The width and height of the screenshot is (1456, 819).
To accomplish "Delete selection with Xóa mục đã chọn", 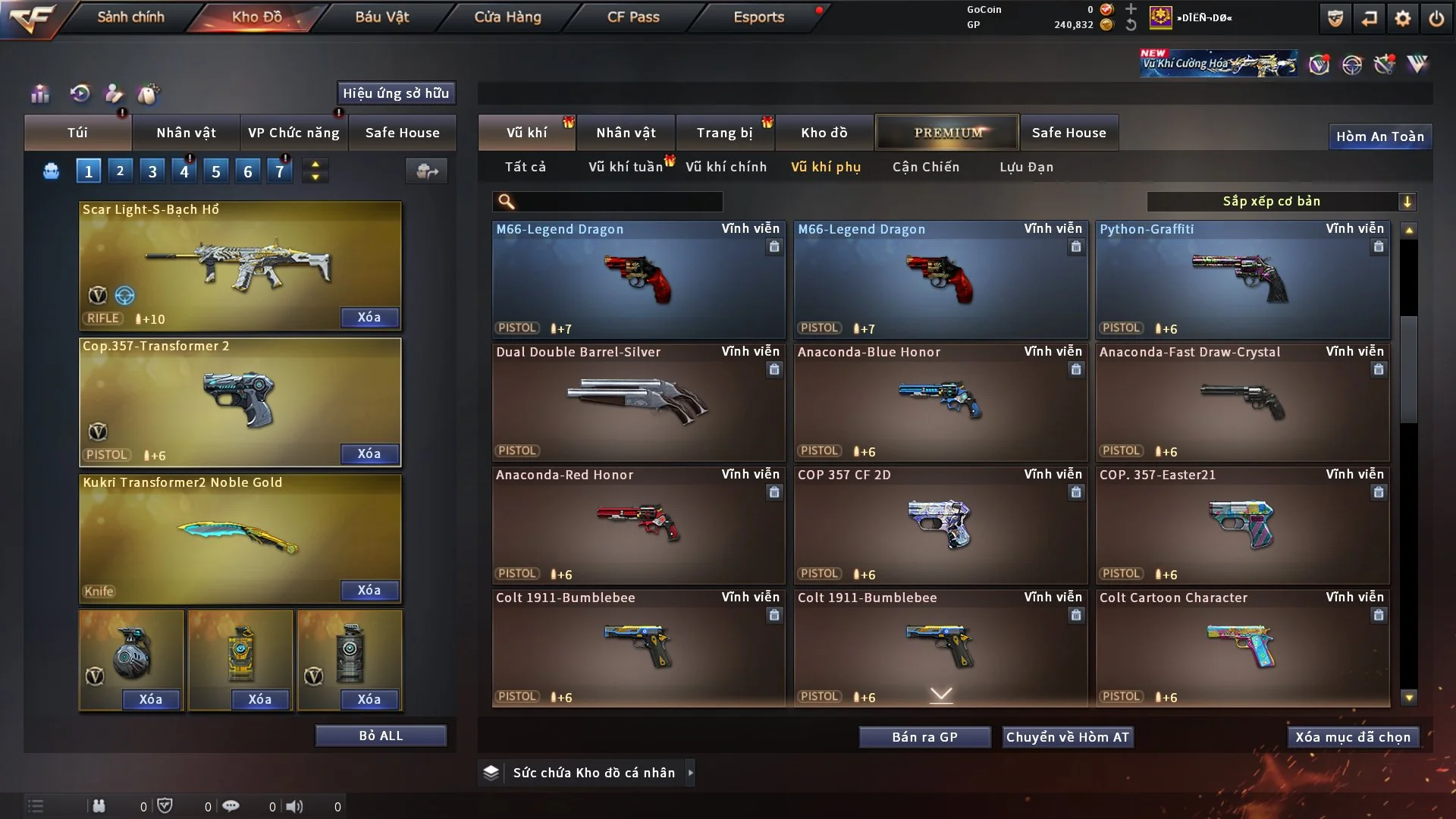I will (x=1352, y=737).
